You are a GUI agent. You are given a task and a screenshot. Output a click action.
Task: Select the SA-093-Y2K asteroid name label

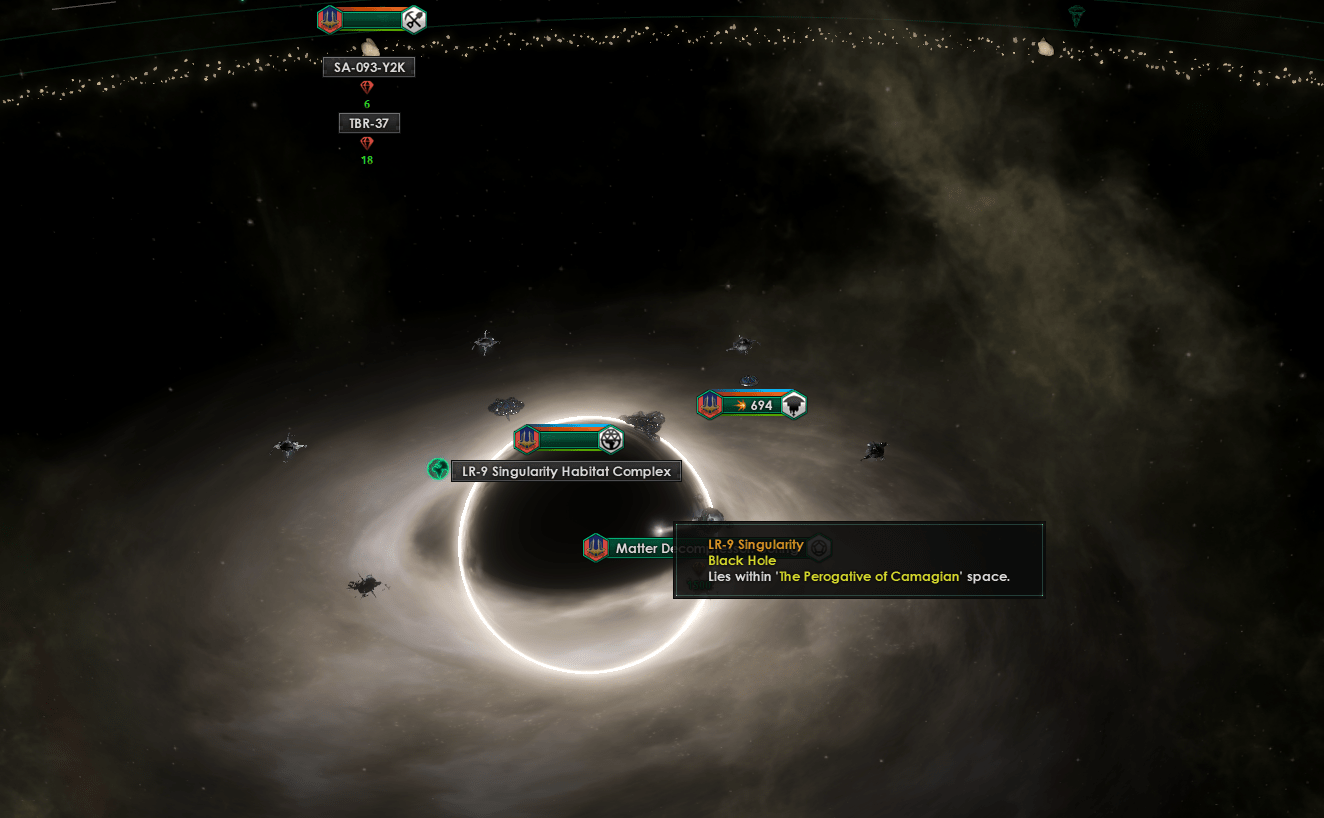[x=369, y=67]
